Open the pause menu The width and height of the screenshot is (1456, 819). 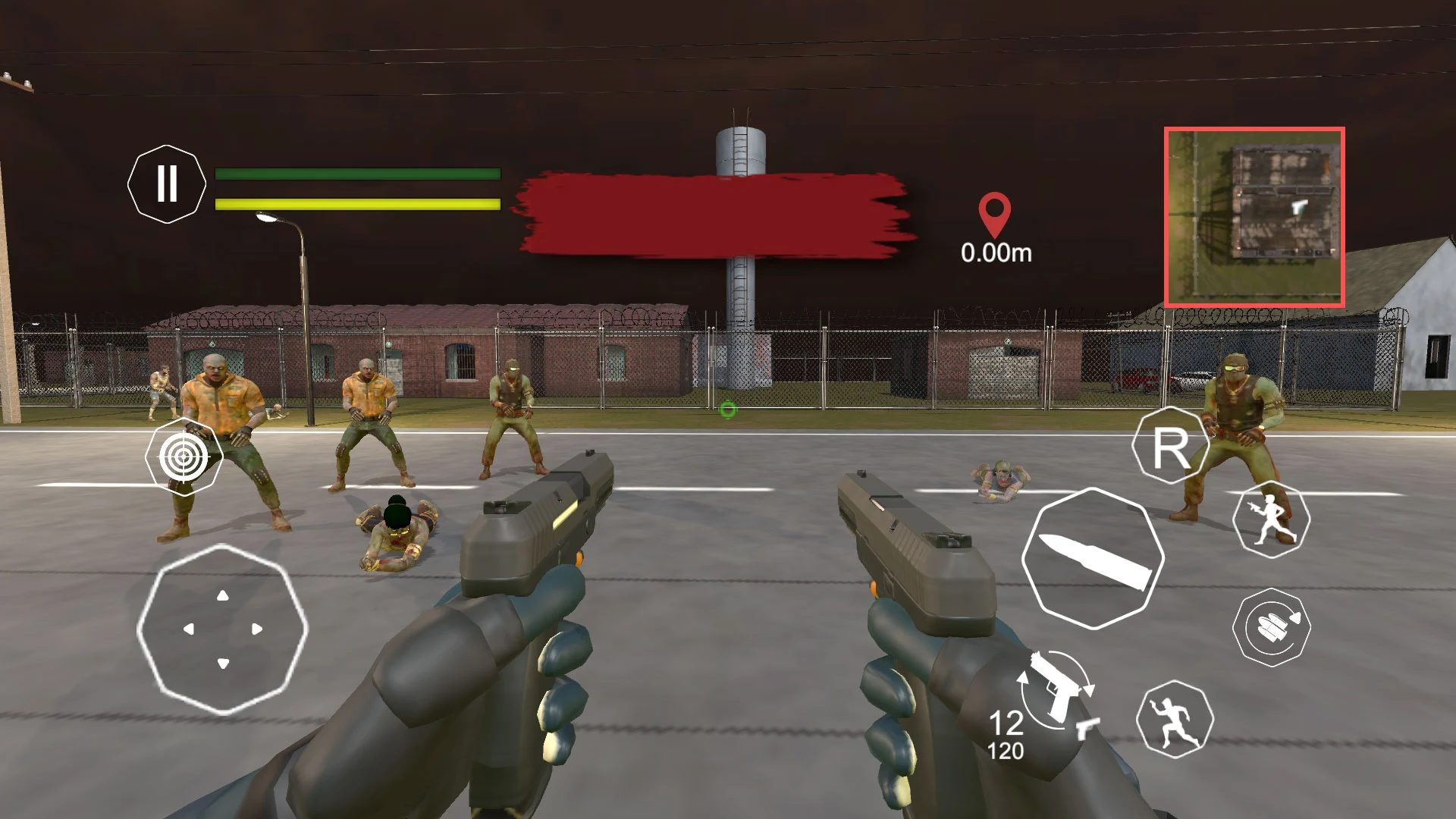coord(168,184)
